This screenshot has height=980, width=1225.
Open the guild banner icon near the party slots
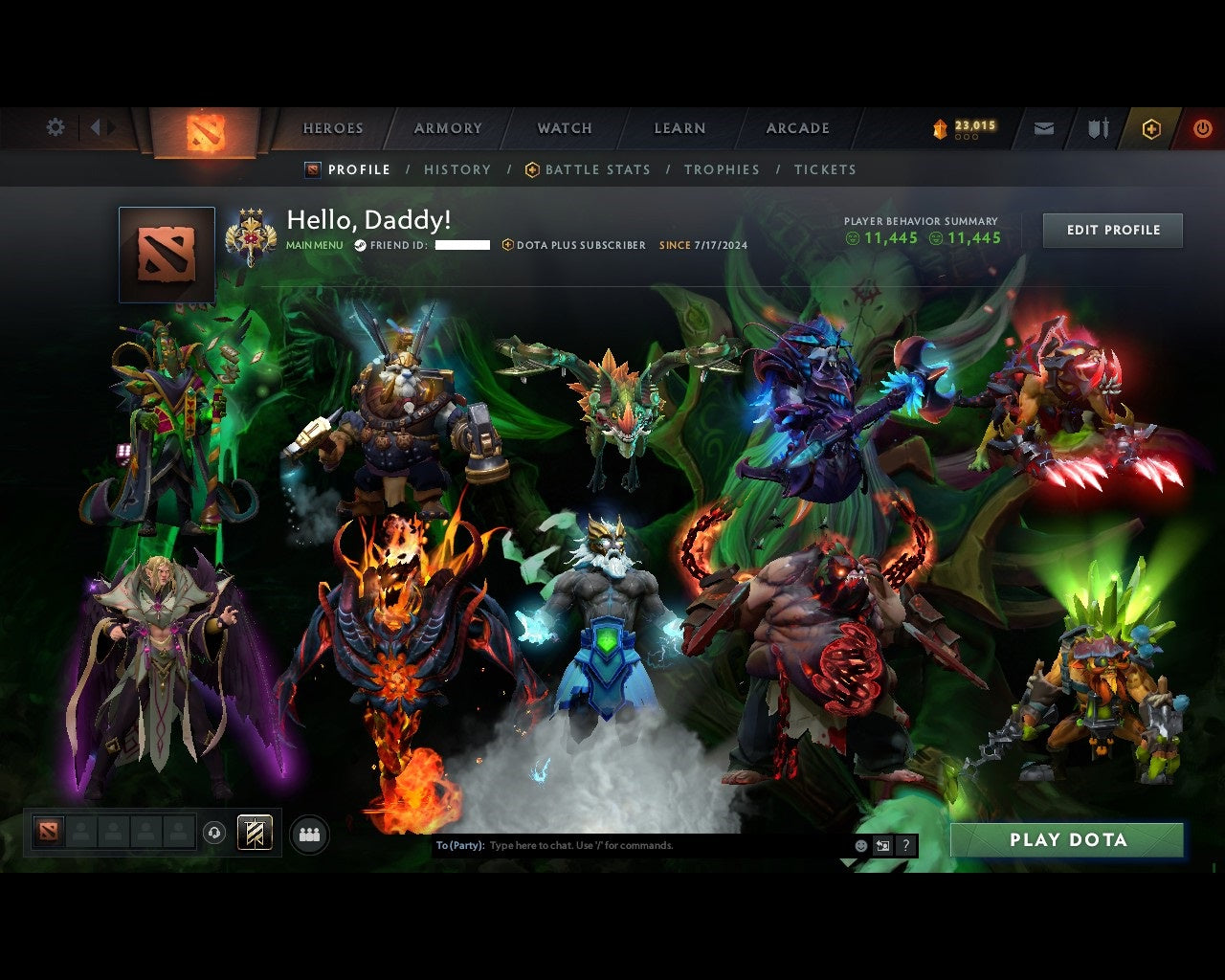254,832
